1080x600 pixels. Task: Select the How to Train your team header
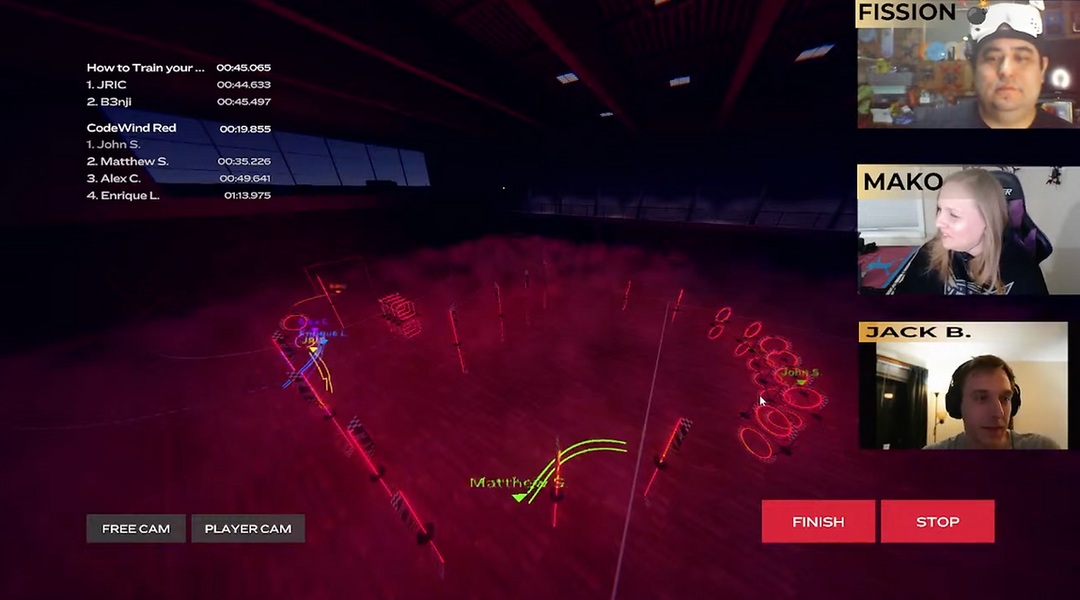[145, 68]
